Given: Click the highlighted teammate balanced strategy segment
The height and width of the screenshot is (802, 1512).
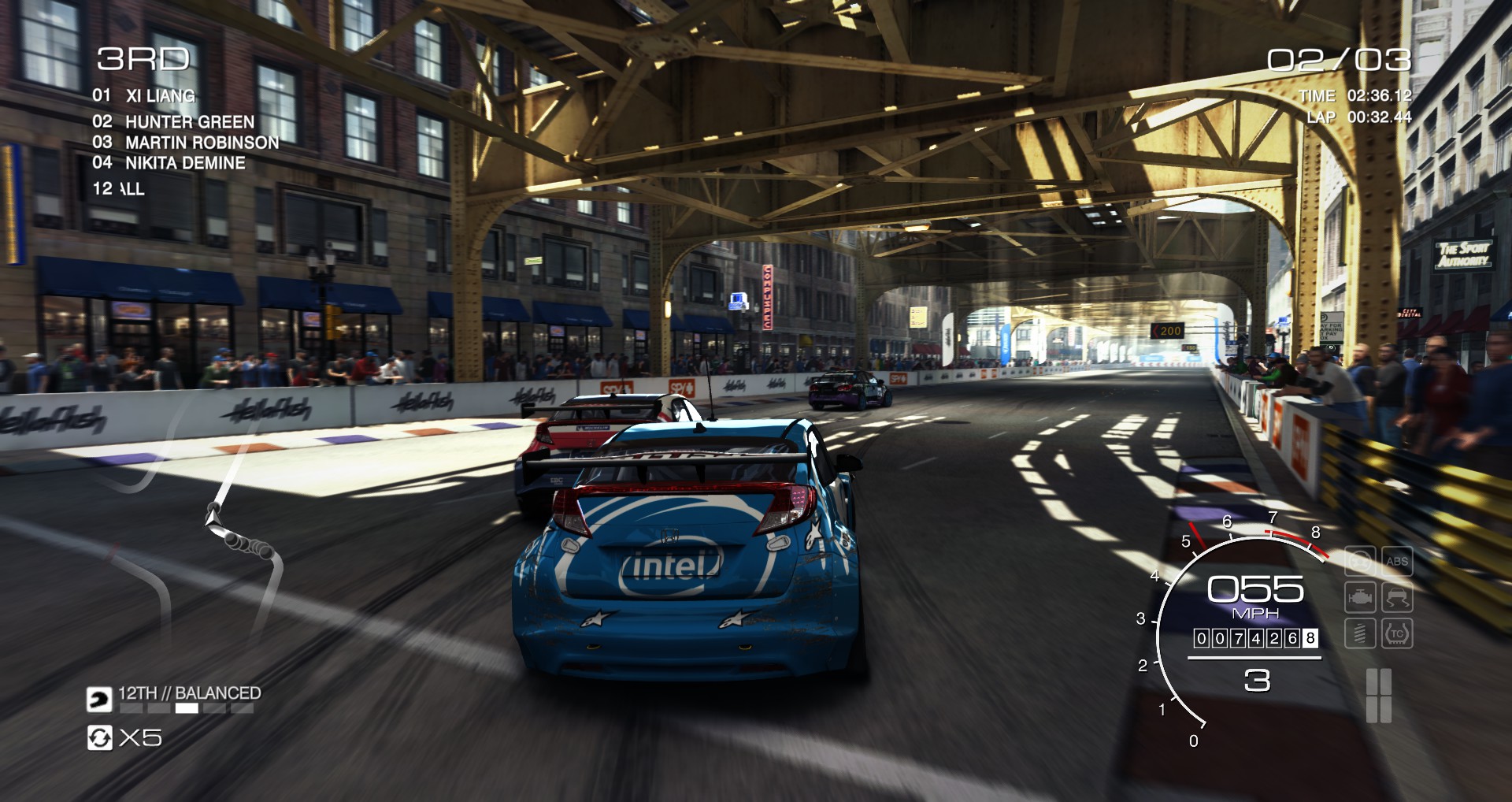Looking at the screenshot, I should coord(187,708).
